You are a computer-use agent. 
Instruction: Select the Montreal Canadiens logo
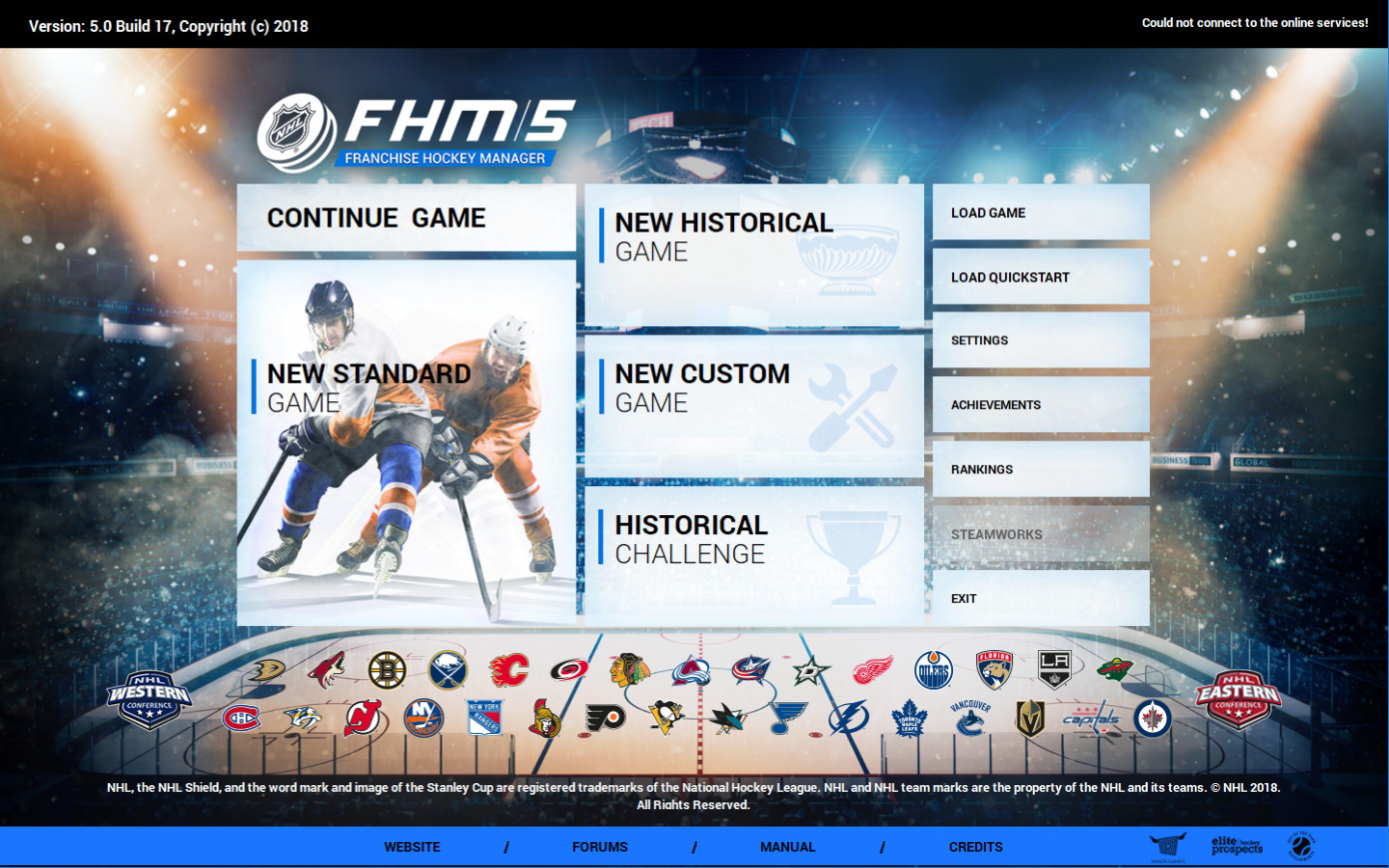click(242, 717)
